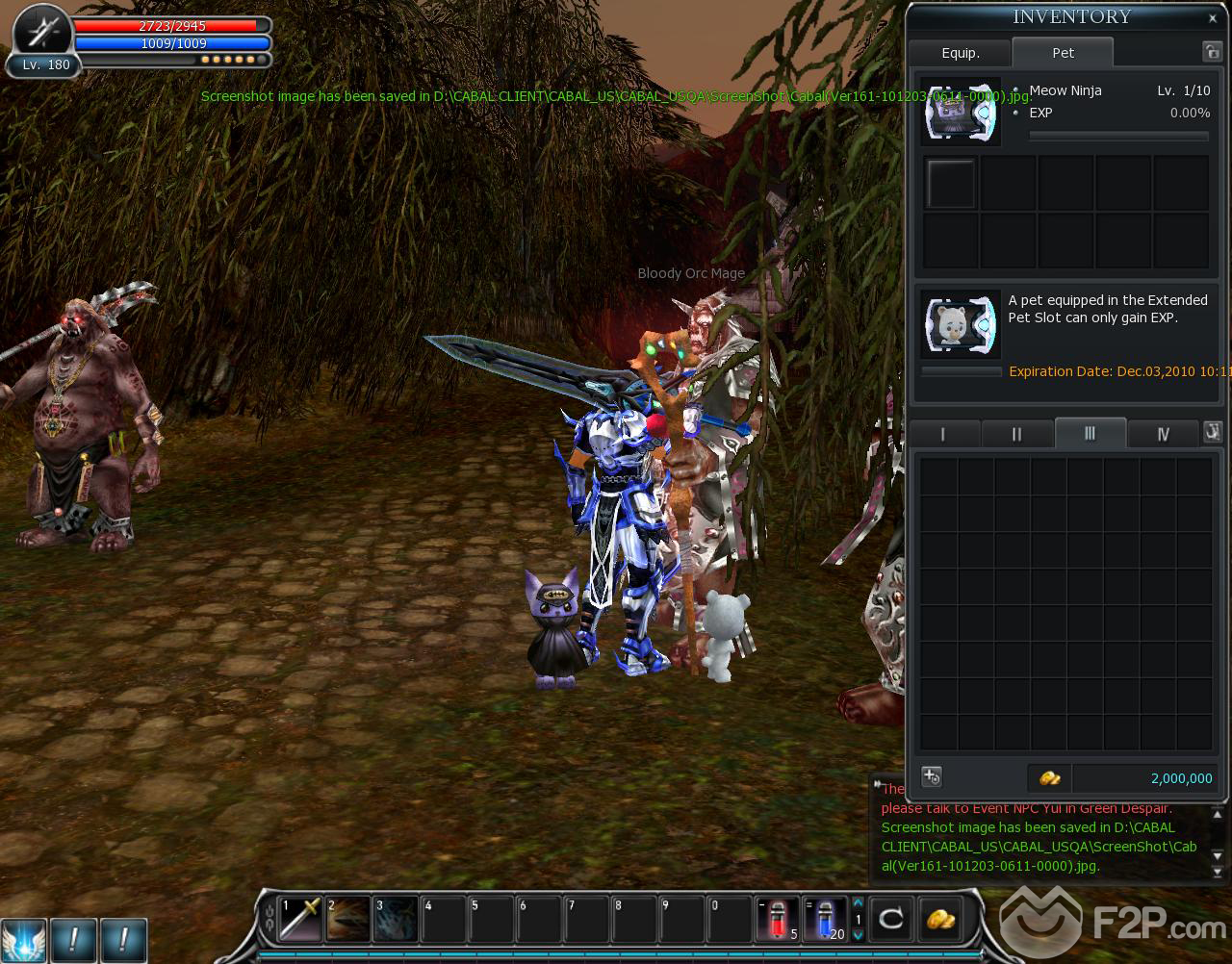This screenshot has height=964, width=1232.
Task: Click the curved arrow button on the hotbar
Action: (x=891, y=919)
